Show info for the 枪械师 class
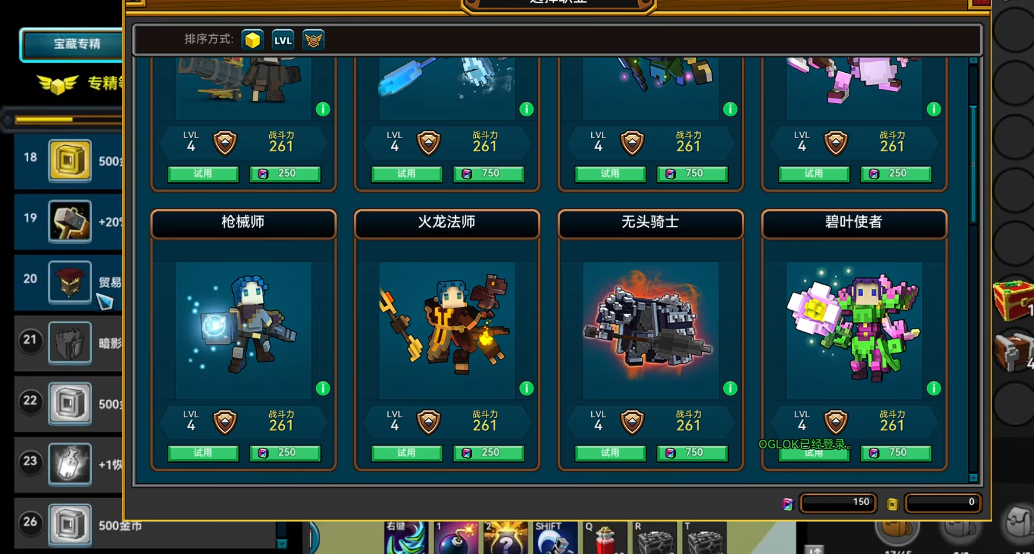 (x=323, y=388)
